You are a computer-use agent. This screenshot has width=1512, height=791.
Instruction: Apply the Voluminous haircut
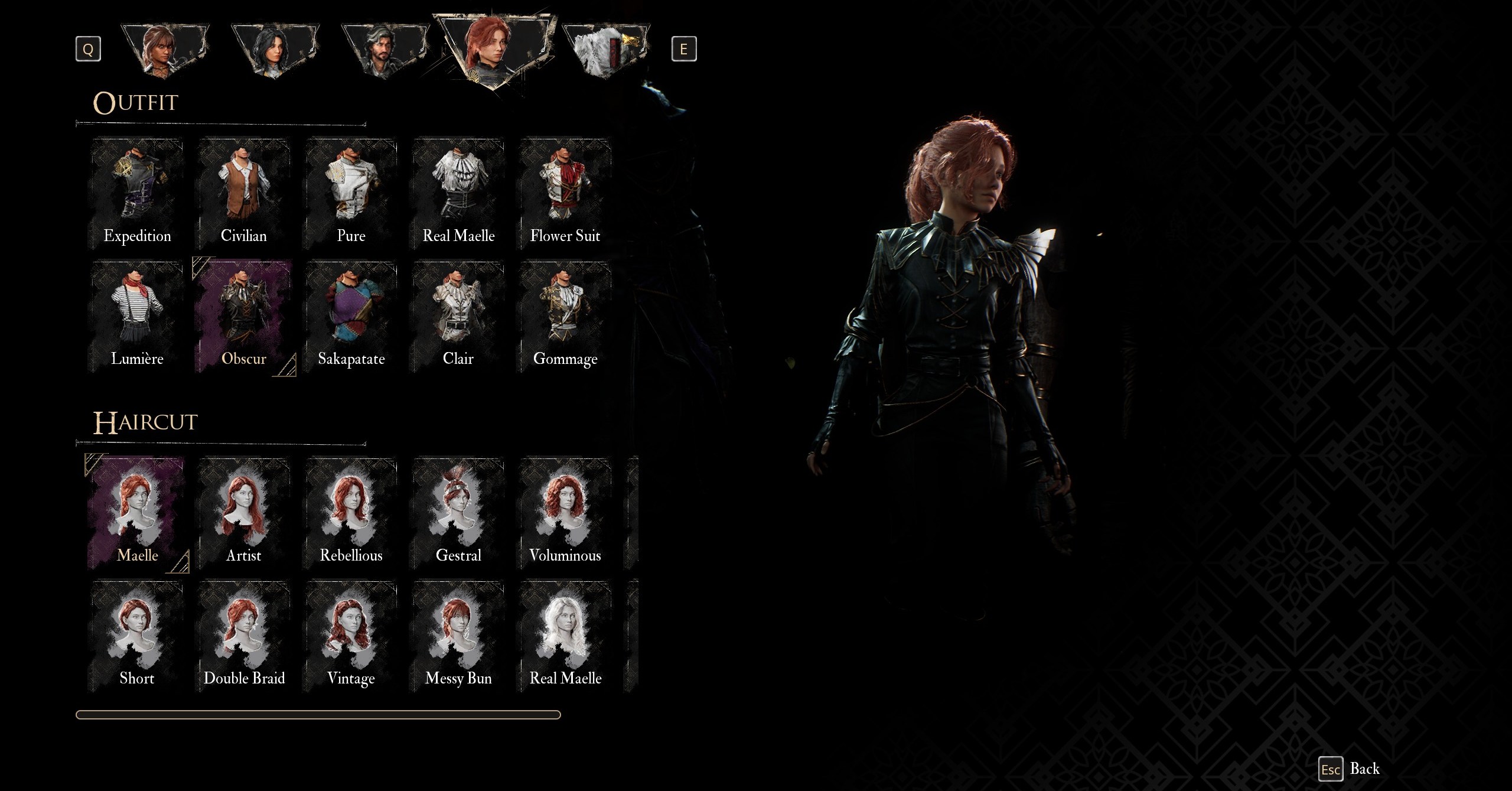pos(565,513)
